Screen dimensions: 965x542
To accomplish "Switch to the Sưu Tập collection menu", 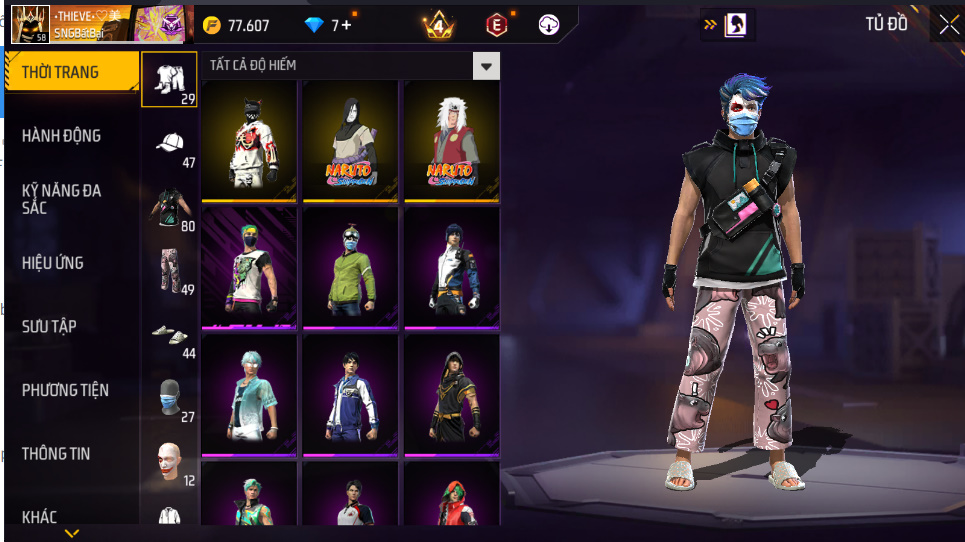I will tap(50, 327).
